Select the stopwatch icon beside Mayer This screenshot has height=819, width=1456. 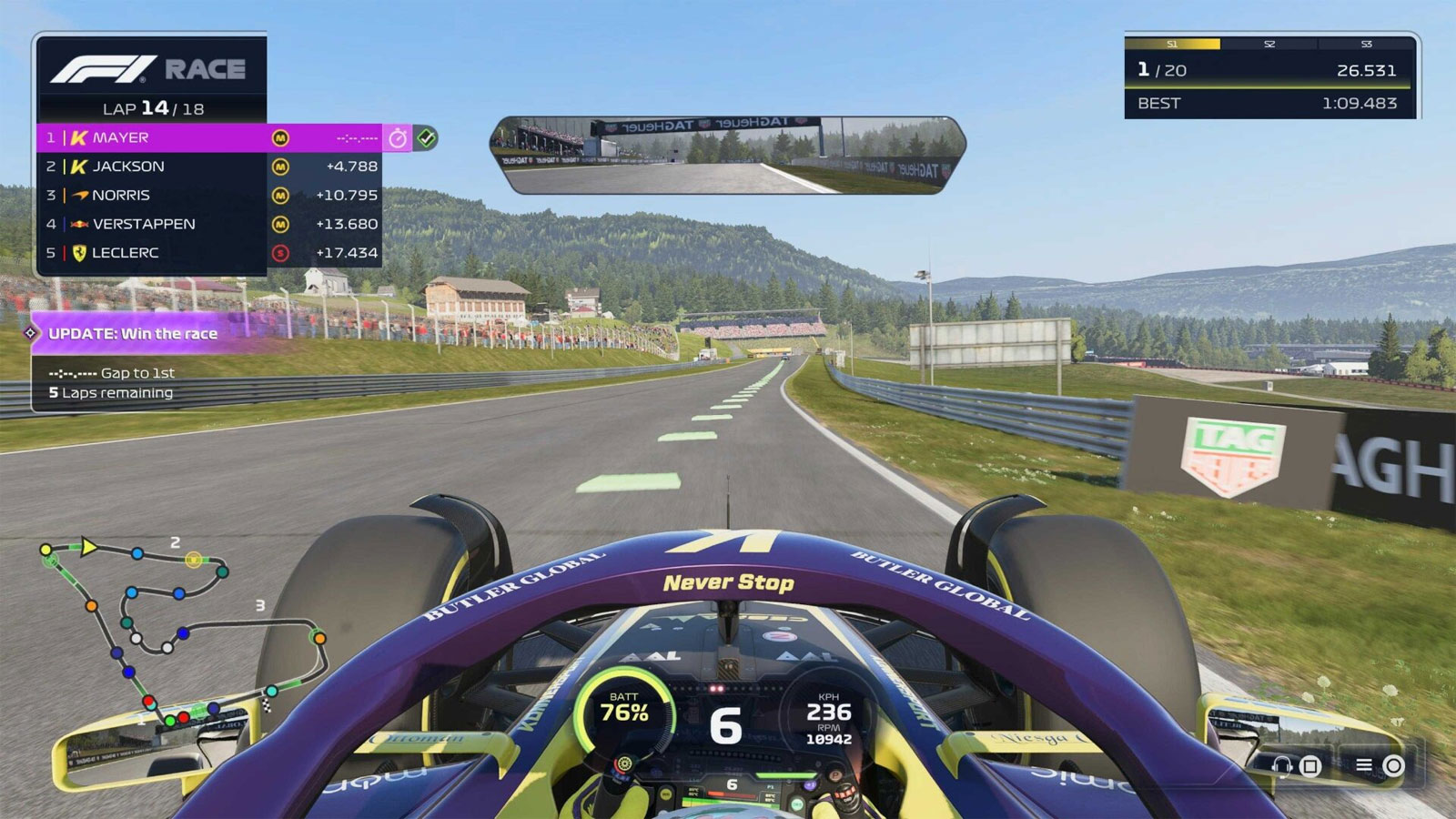(x=398, y=137)
